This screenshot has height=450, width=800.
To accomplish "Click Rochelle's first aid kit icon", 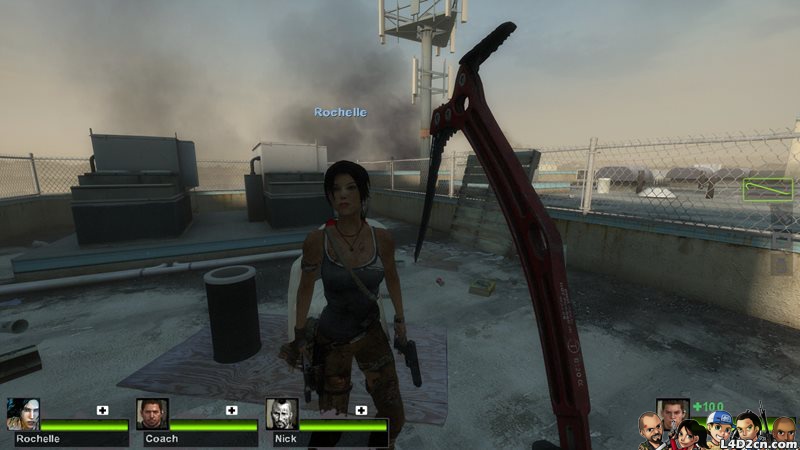I will point(102,410).
